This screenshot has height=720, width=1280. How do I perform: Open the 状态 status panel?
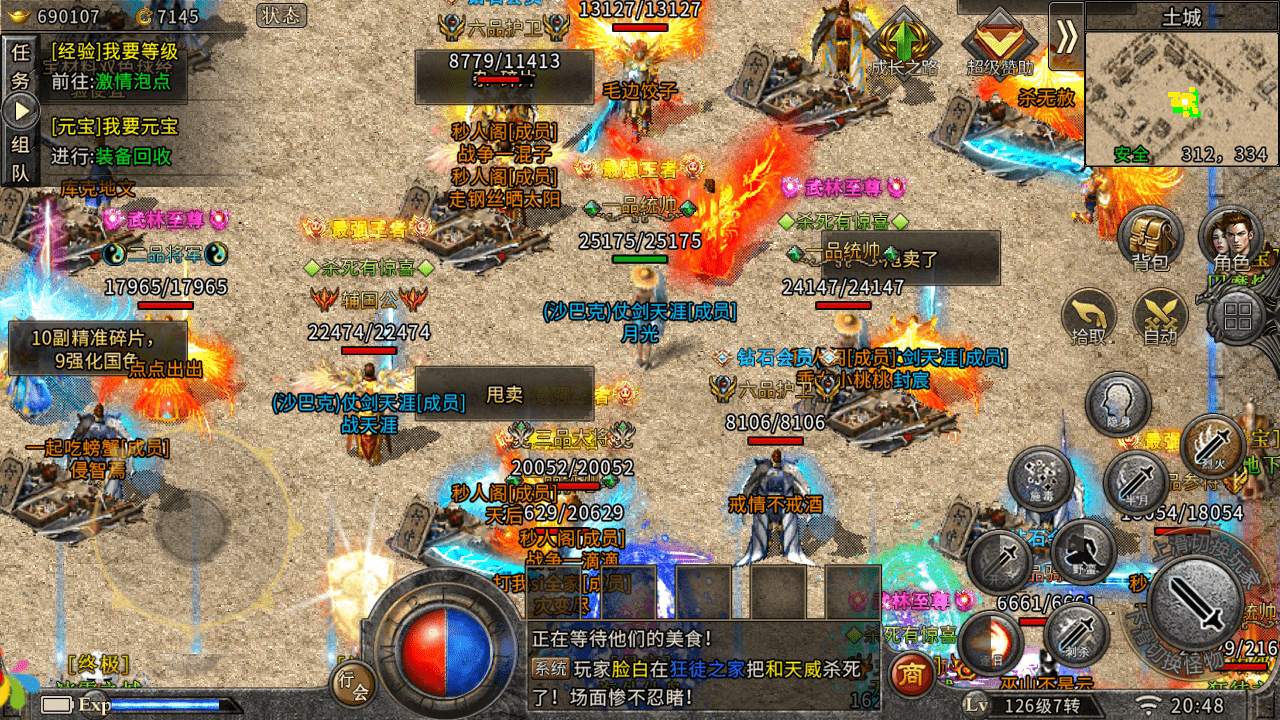[281, 15]
